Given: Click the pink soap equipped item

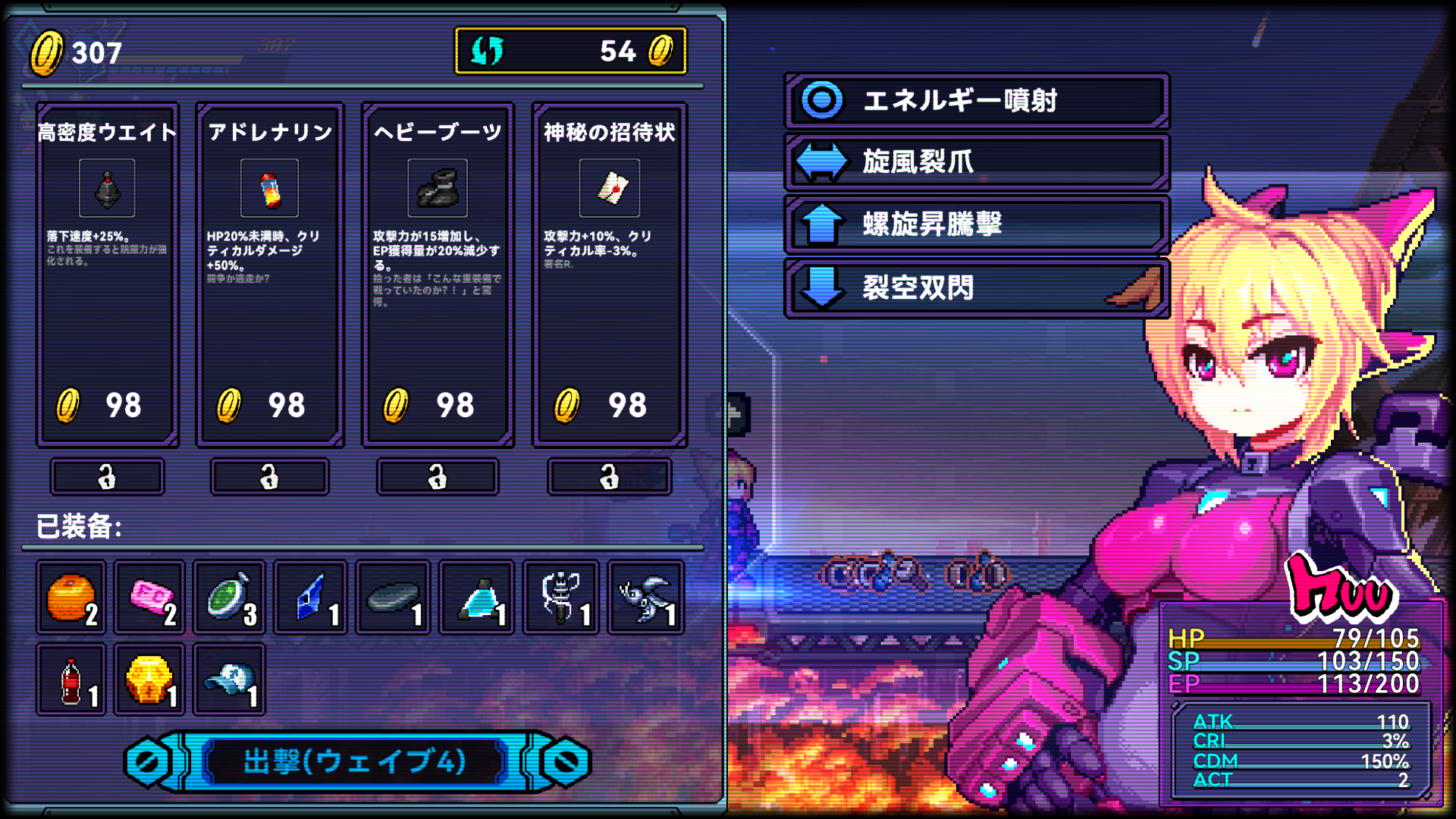Looking at the screenshot, I should pos(150,597).
